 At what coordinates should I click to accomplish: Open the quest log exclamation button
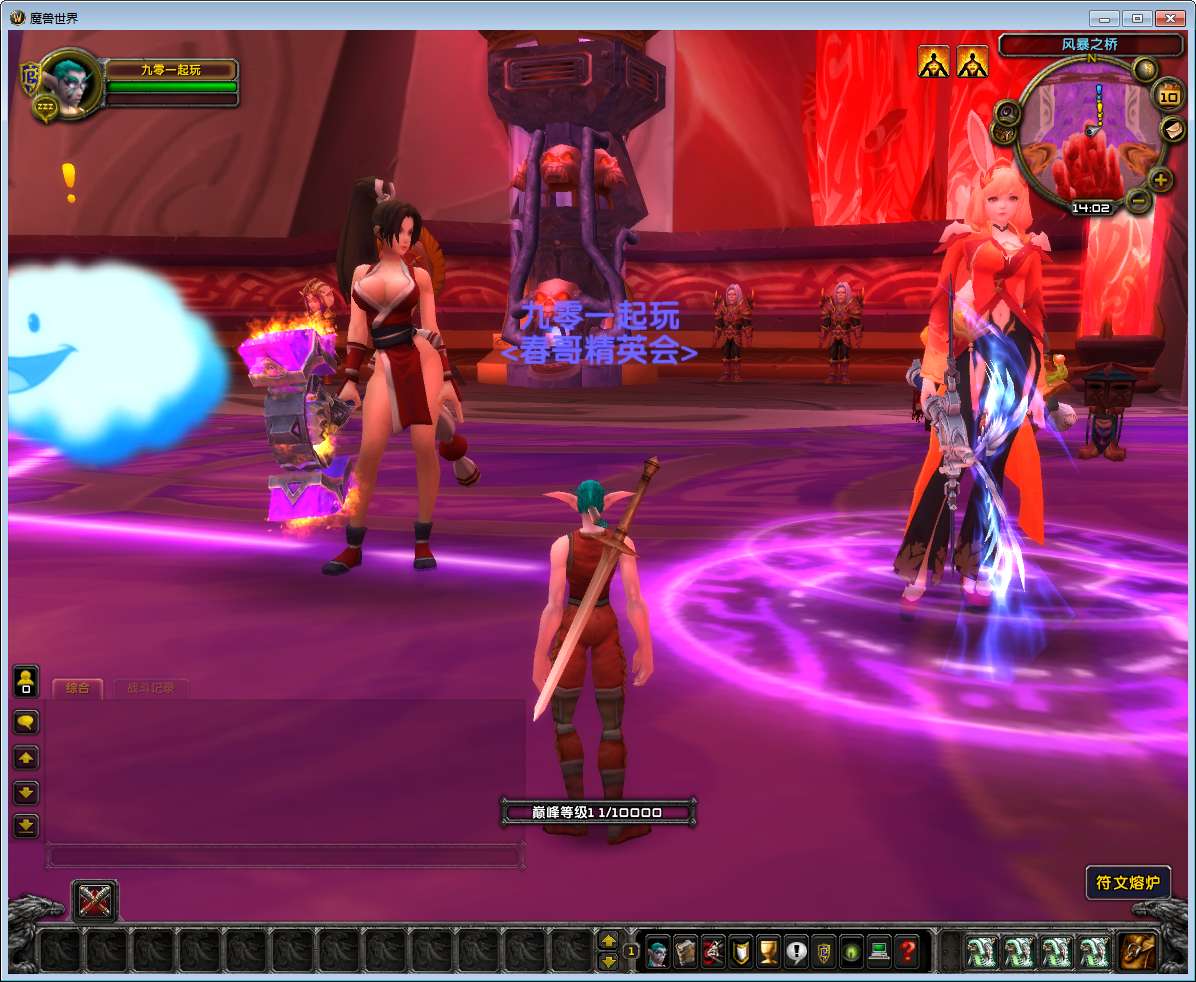[796, 951]
